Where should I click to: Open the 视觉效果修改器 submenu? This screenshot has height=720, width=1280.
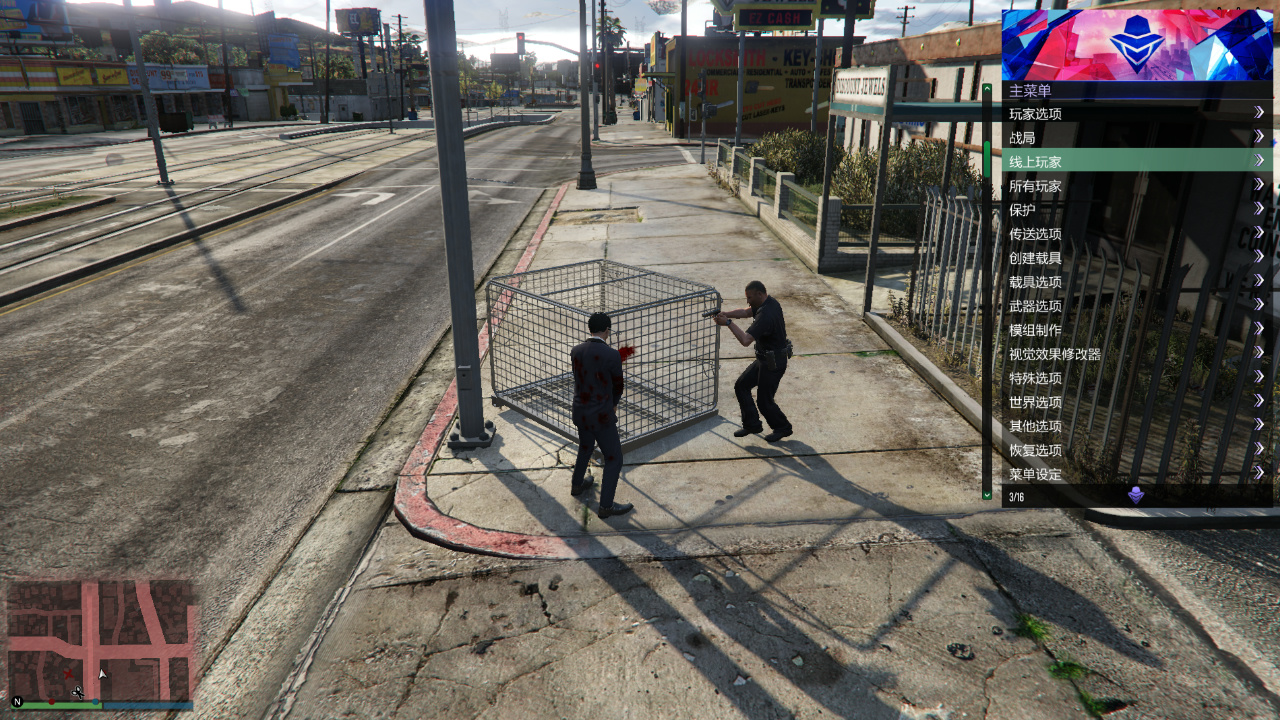pos(1135,354)
